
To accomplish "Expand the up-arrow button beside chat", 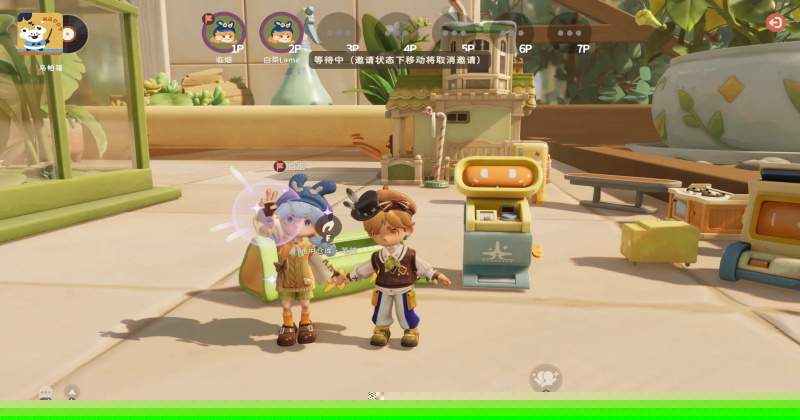I will [72, 393].
